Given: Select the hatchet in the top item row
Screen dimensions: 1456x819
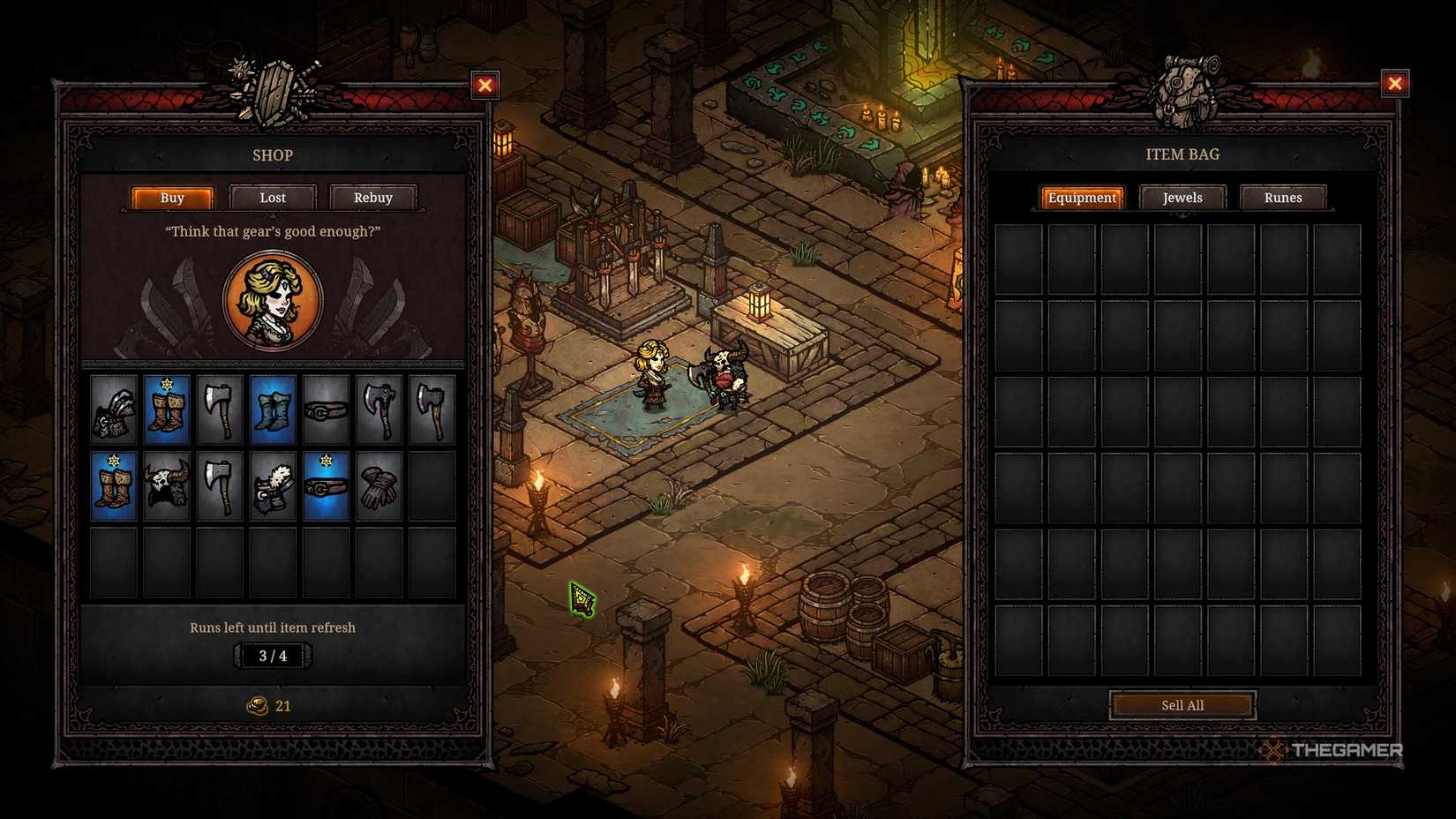Looking at the screenshot, I should 221,409.
